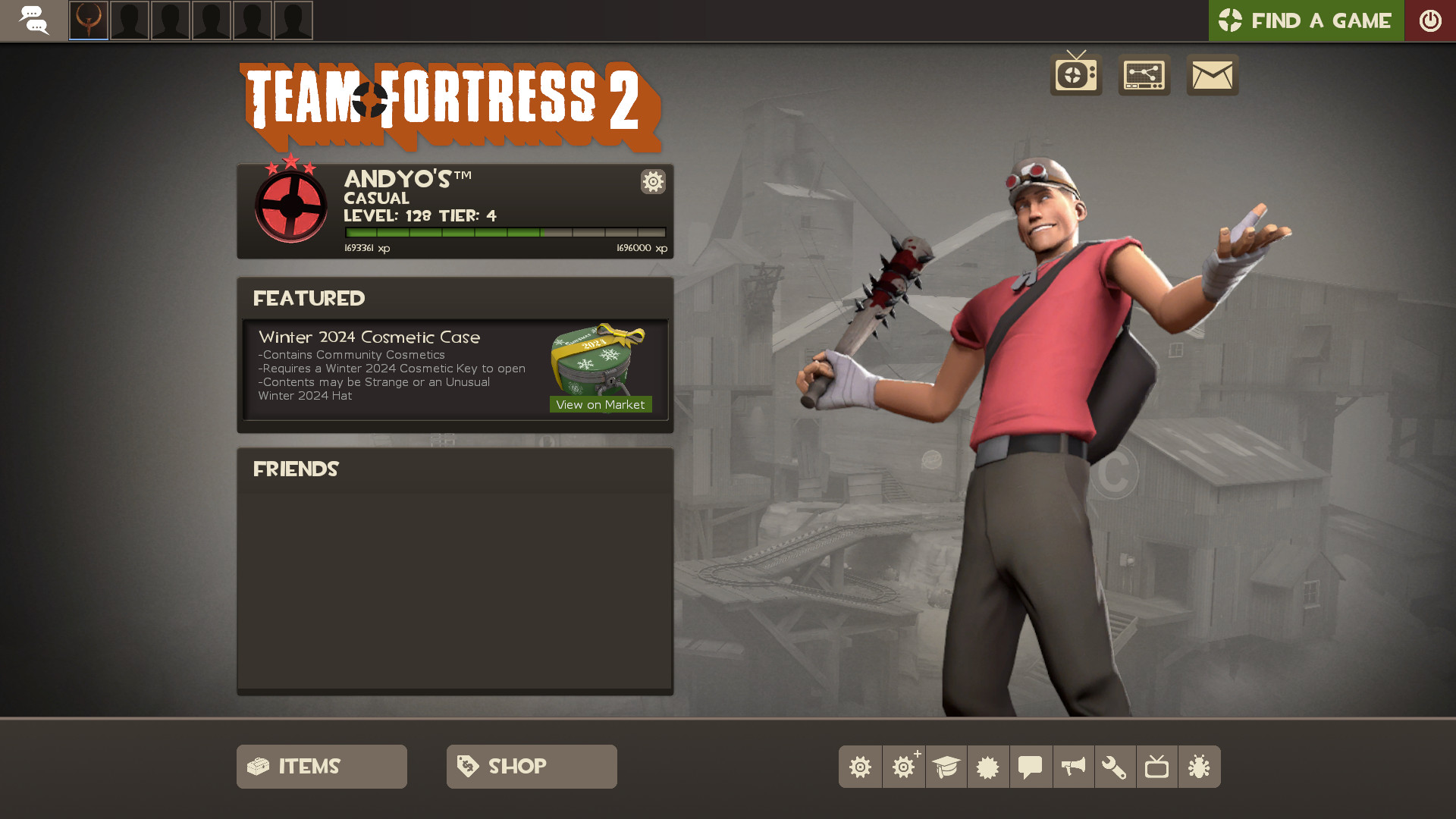
Task: Check notifications with the envelope icon
Action: (x=1212, y=75)
